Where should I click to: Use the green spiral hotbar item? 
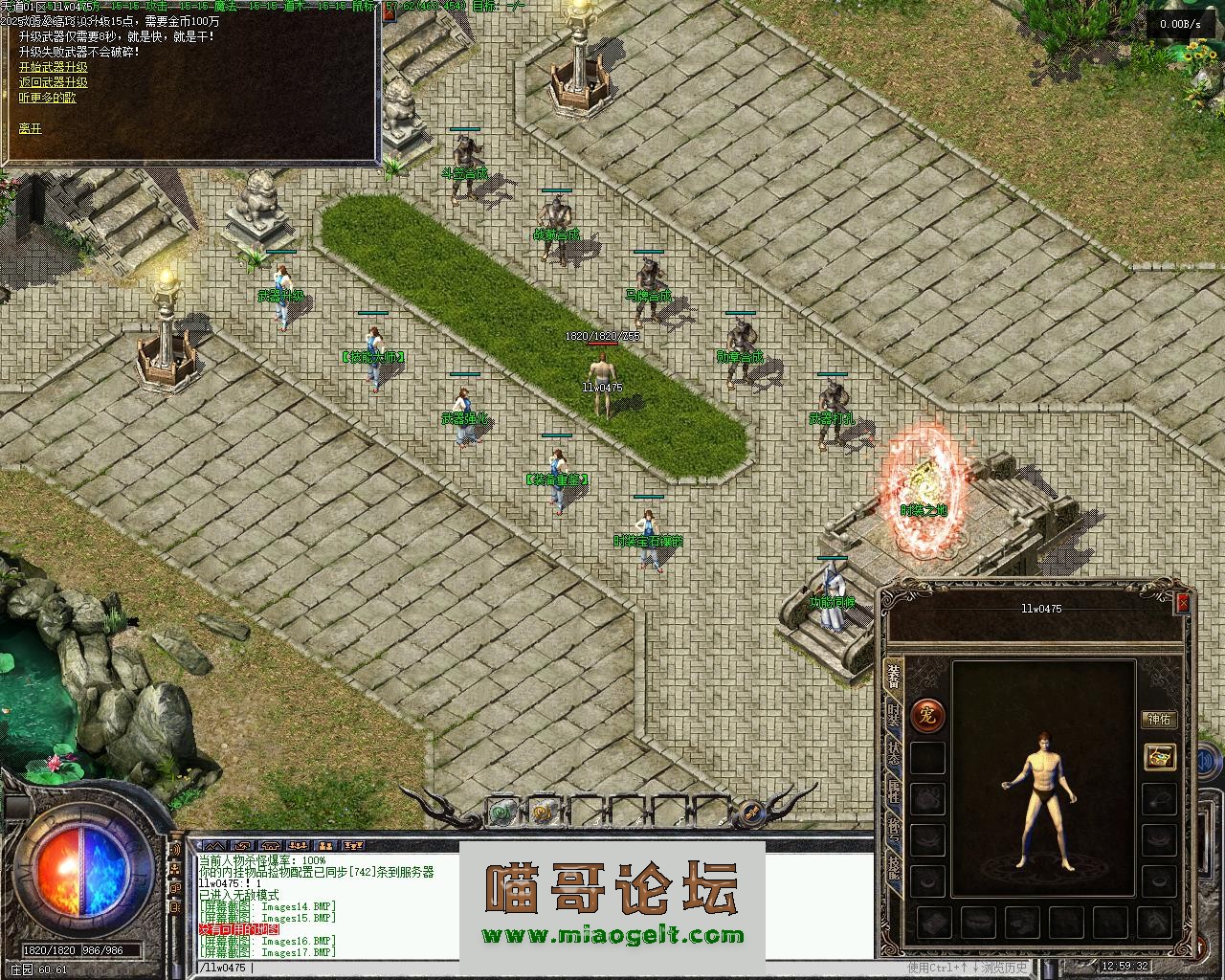[x=501, y=812]
